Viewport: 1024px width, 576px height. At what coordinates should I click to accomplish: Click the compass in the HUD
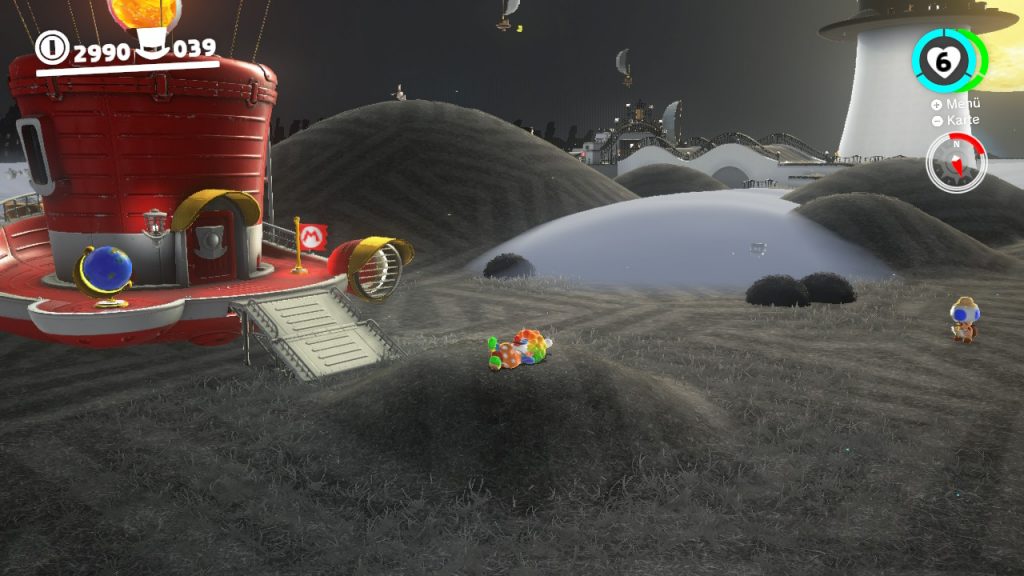[955, 162]
